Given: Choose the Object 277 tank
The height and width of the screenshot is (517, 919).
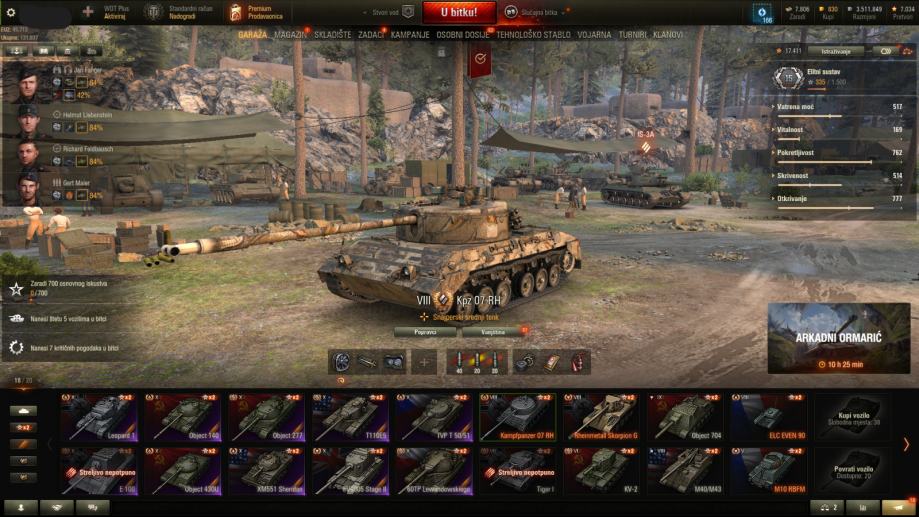Looking at the screenshot, I should (268, 417).
